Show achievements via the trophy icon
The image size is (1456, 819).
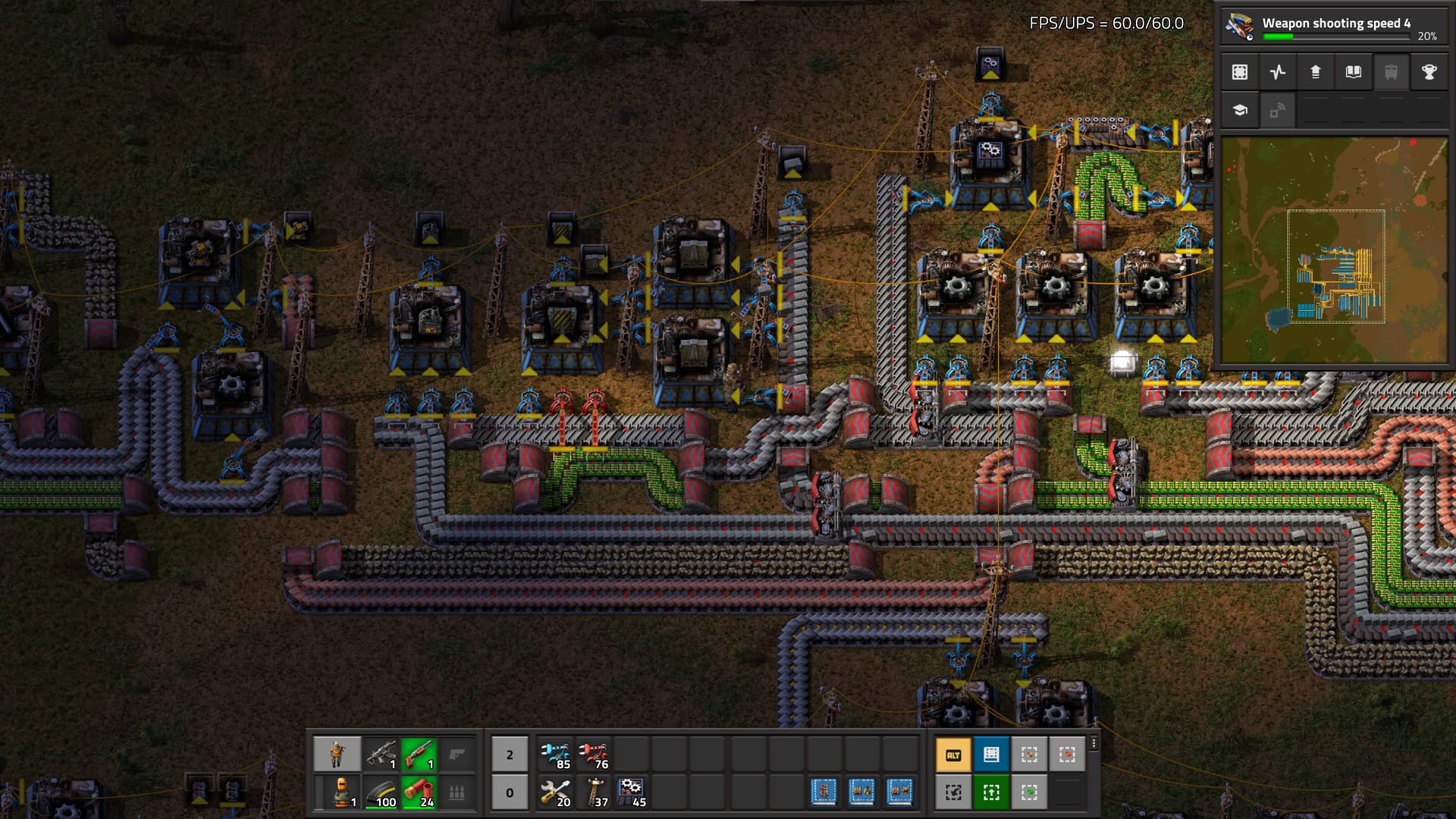point(1429,72)
